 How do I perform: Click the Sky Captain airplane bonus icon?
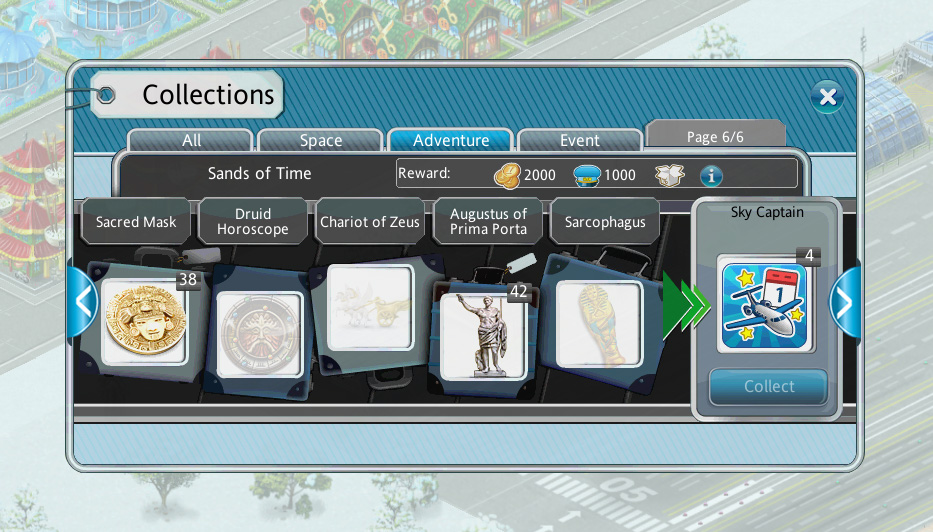[x=766, y=307]
